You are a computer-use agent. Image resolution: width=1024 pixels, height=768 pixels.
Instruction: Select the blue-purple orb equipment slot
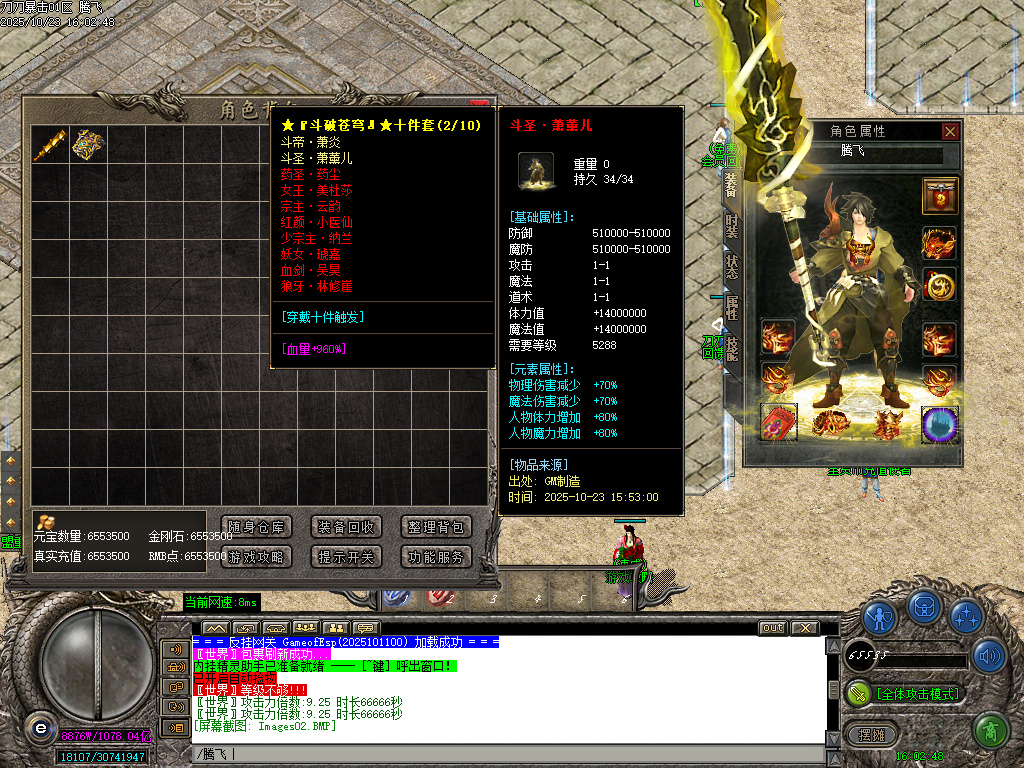pos(940,423)
